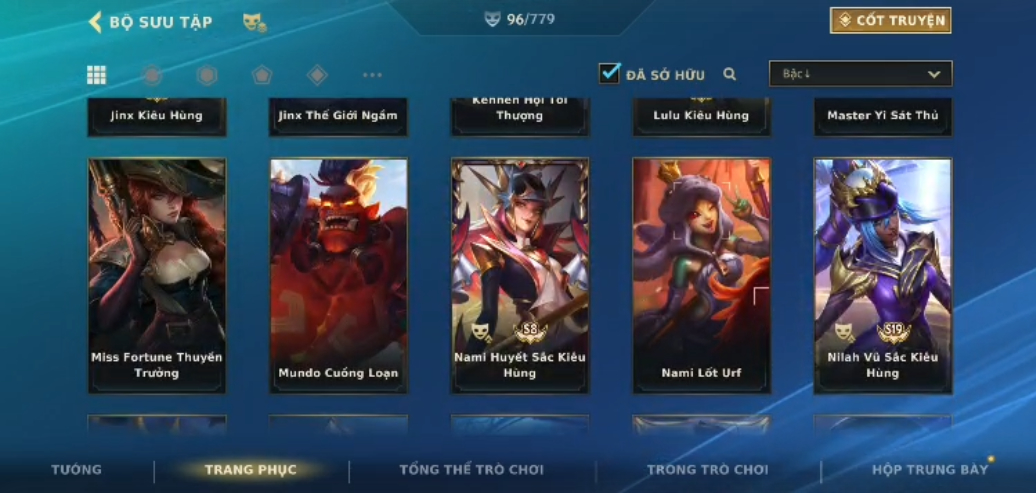The image size is (1036, 493).
Task: Click the mask icon beside Bộ Sưu Tập
Action: pos(254,22)
